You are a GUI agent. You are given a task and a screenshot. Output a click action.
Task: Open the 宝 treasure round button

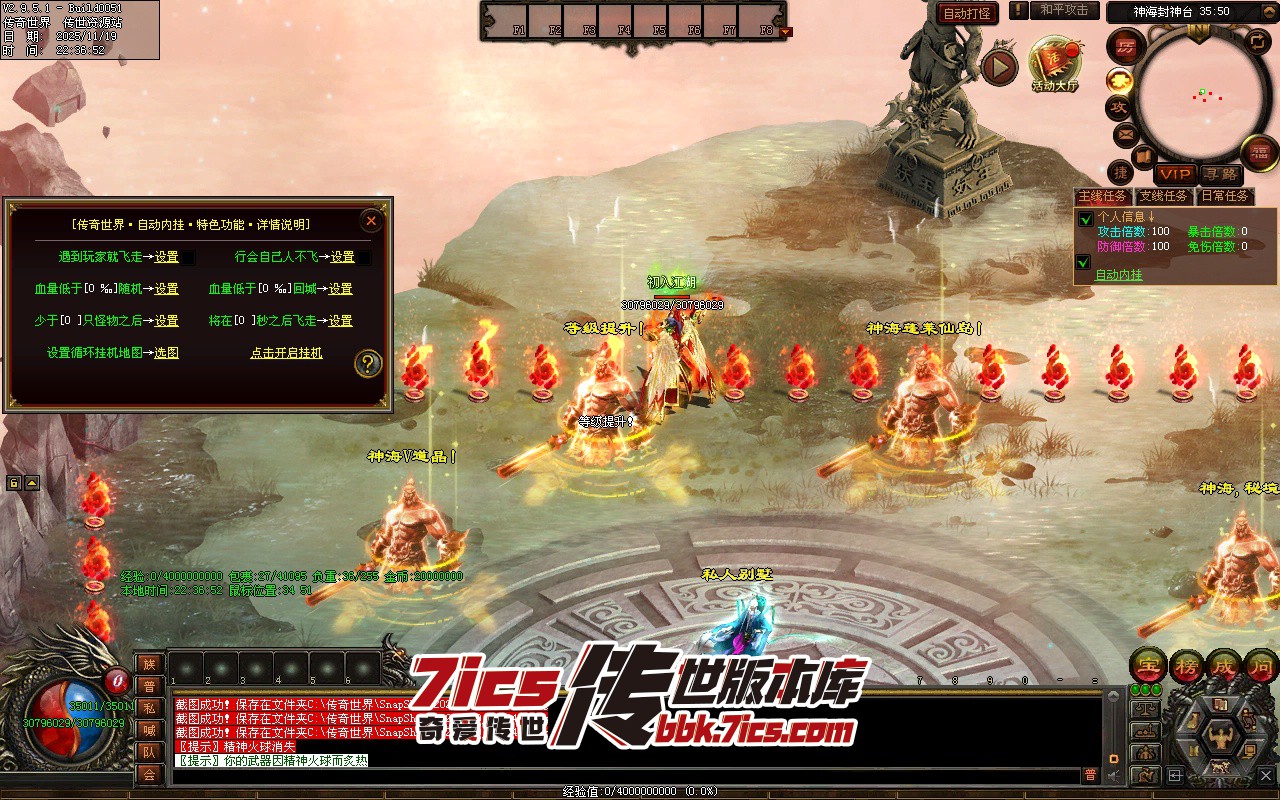point(1146,664)
